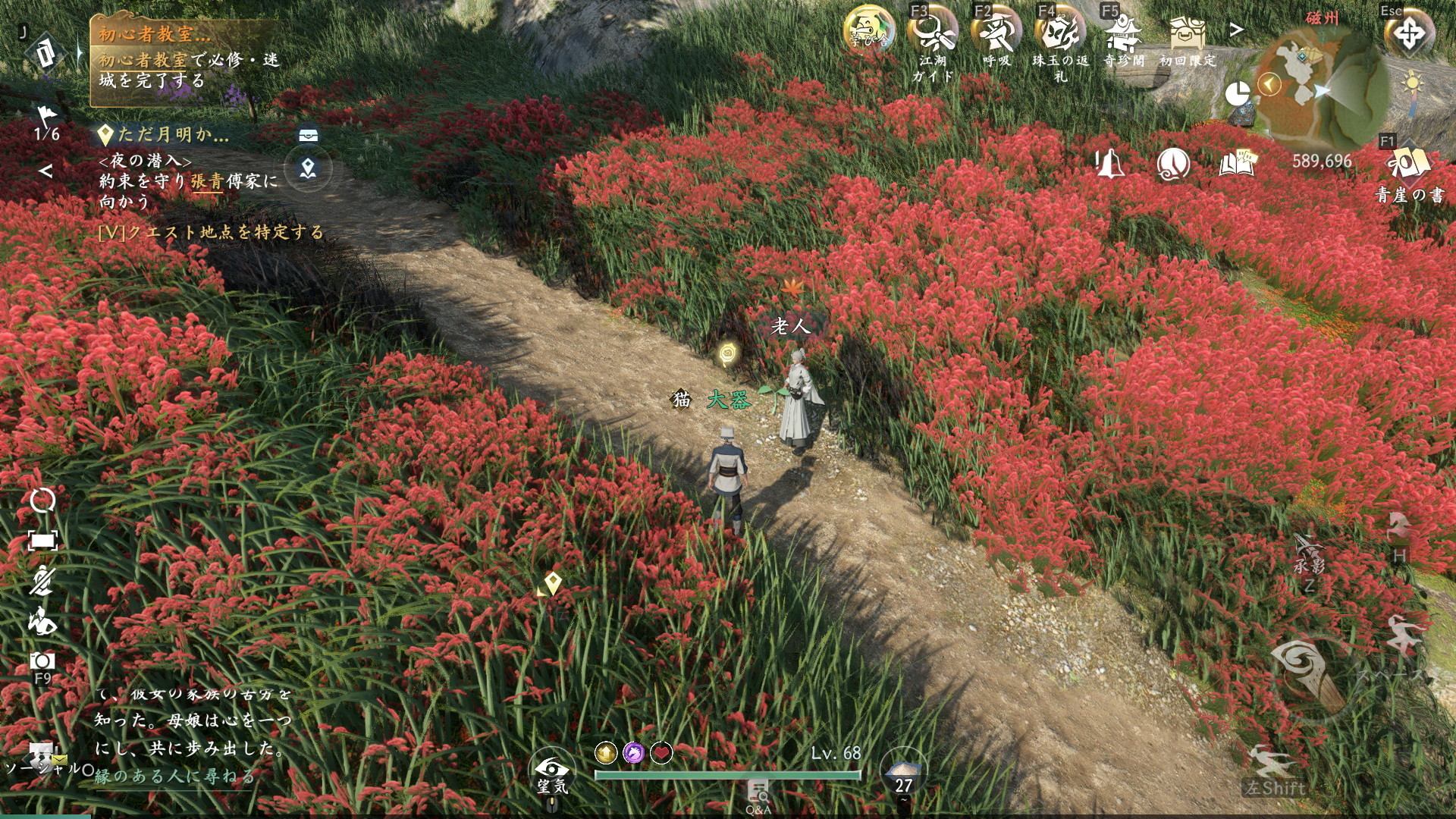Click the 縁のある人に尋ねる link
This screenshot has height=819, width=1456.
[175, 777]
